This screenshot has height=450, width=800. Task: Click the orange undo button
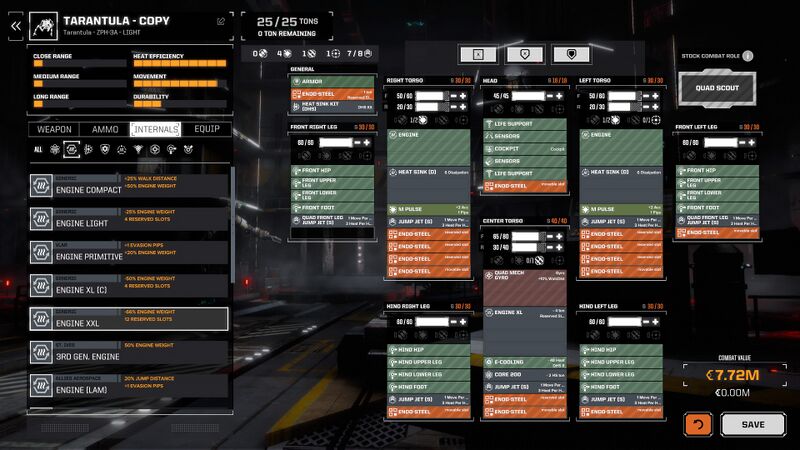pyautogui.click(x=697, y=424)
